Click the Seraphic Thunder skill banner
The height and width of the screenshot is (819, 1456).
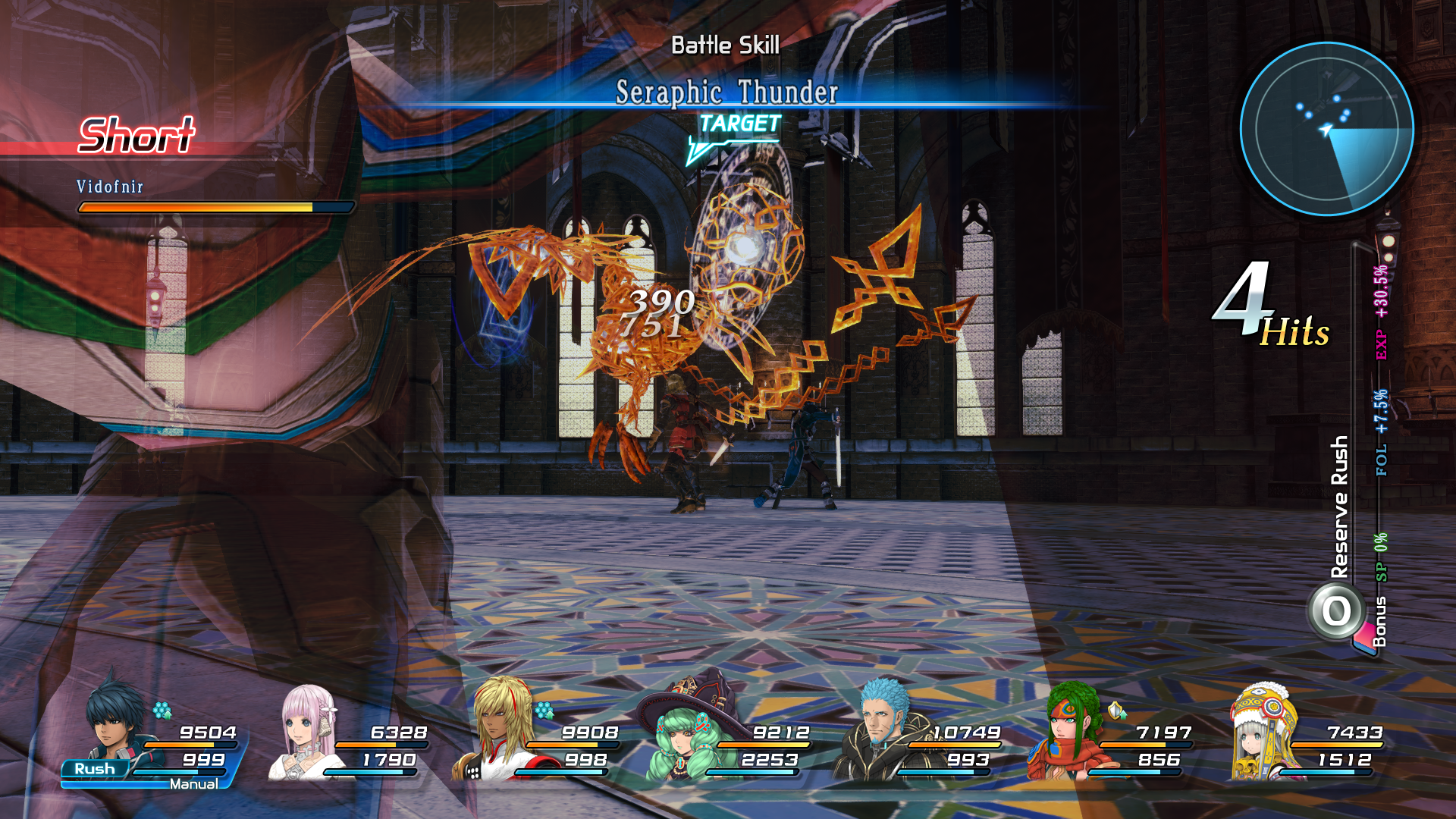726,94
